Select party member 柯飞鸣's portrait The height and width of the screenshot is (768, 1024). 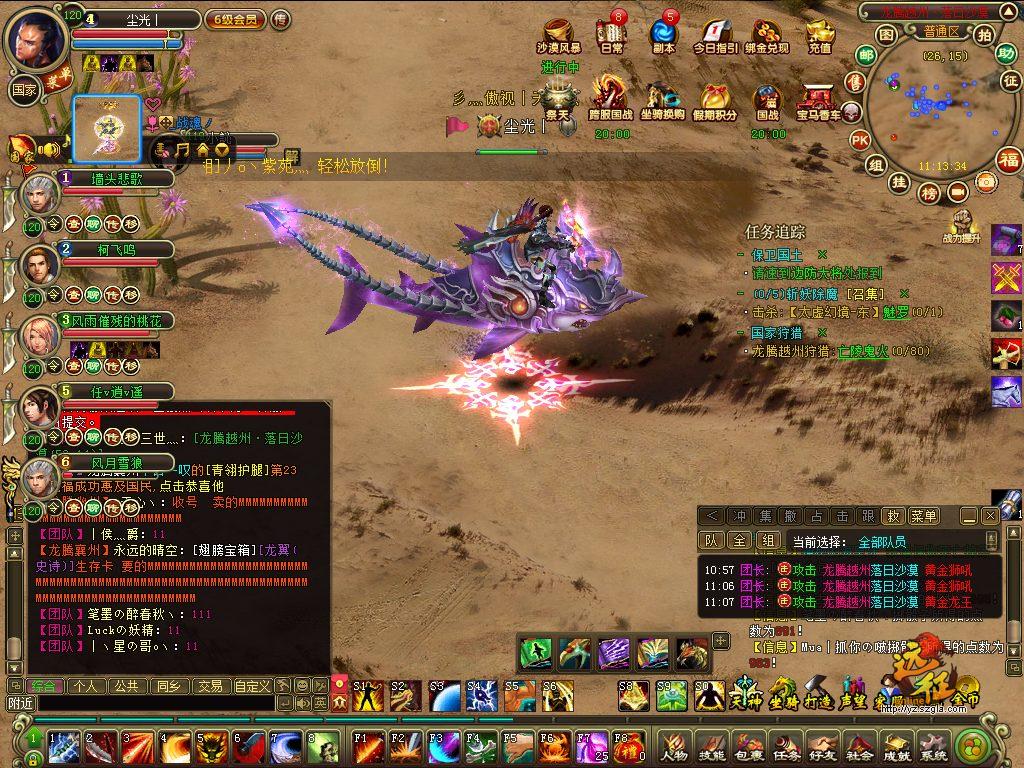coord(39,265)
